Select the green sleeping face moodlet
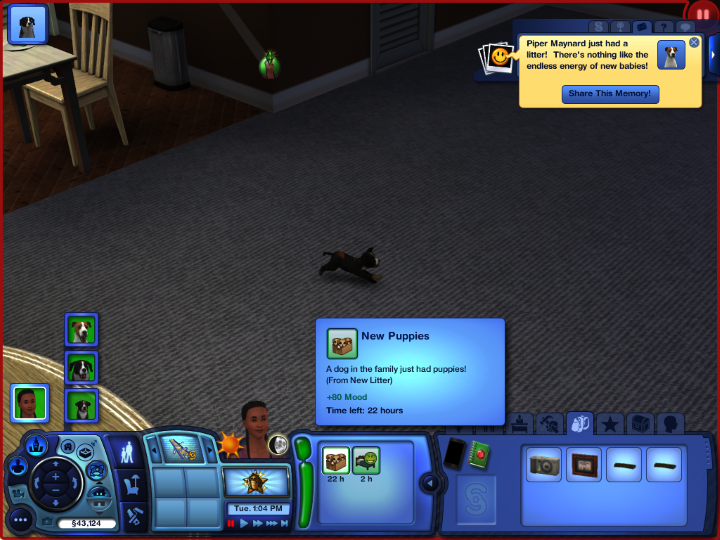720x540 pixels. coord(366,460)
